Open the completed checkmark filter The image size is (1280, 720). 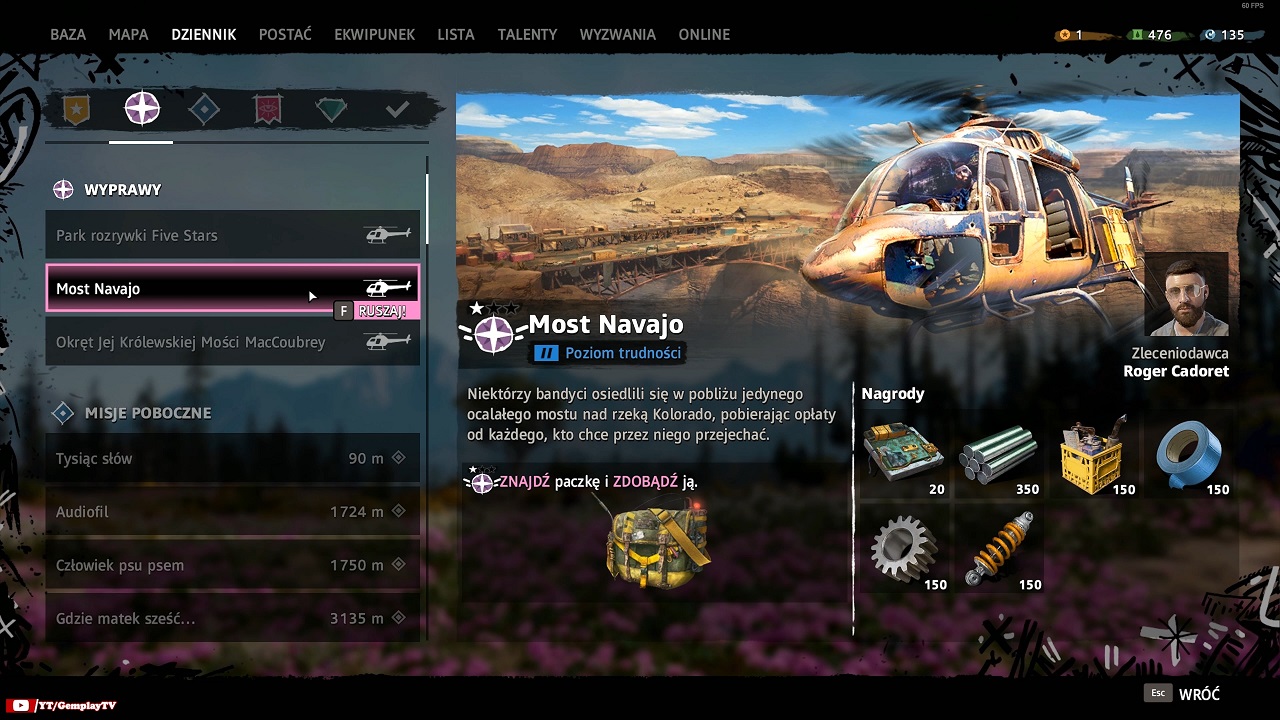point(397,109)
